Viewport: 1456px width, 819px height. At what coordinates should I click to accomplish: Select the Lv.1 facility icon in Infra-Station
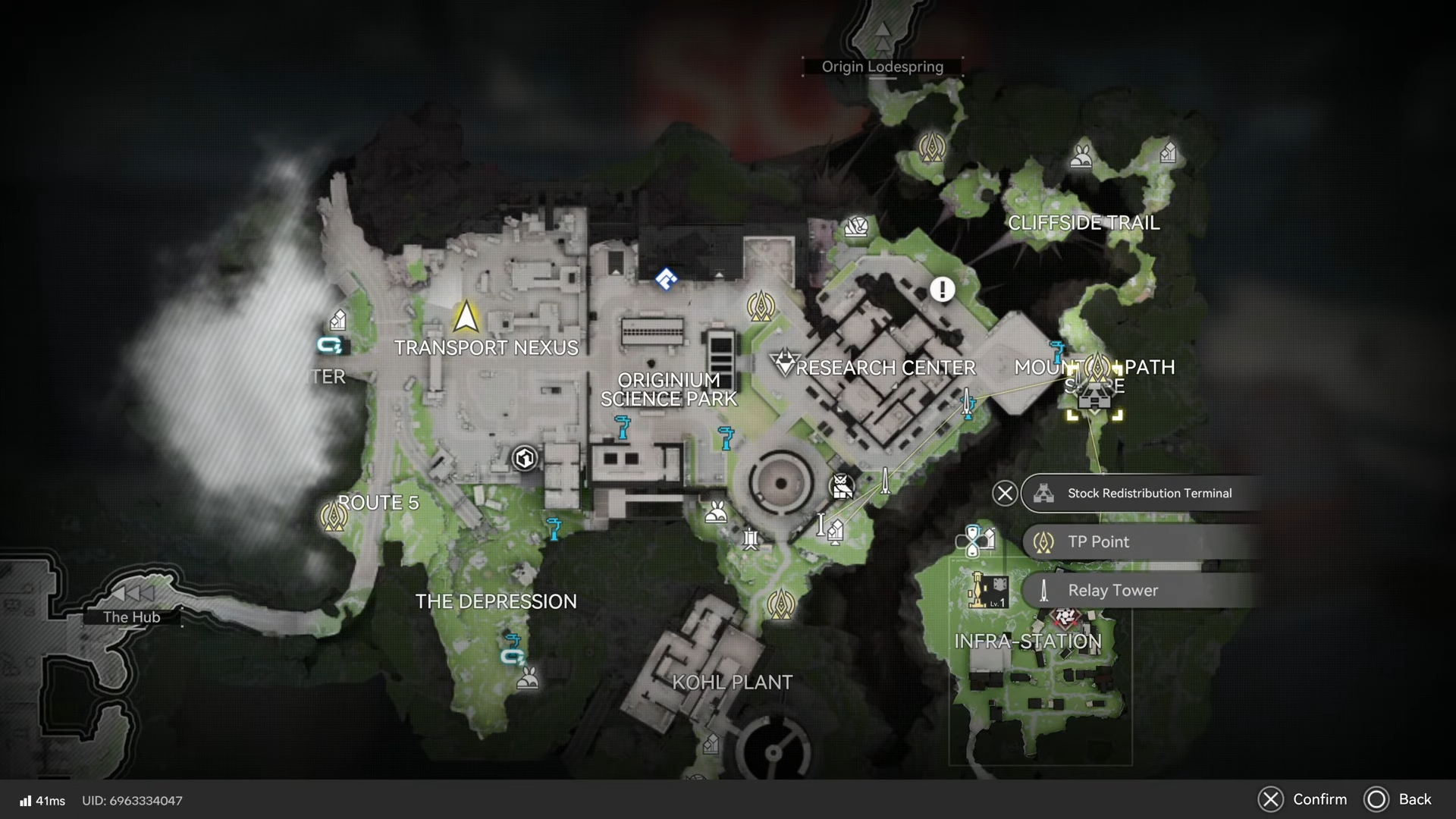(x=989, y=591)
